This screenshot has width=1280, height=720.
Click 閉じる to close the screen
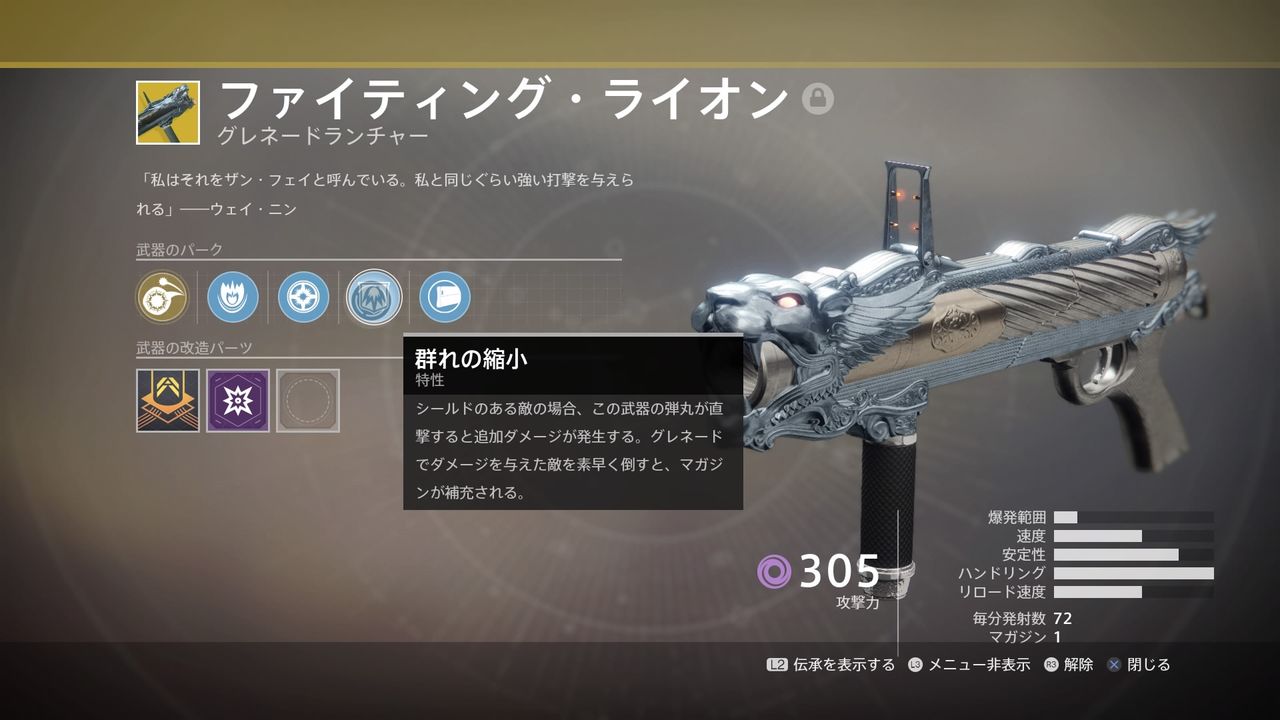(x=1147, y=664)
